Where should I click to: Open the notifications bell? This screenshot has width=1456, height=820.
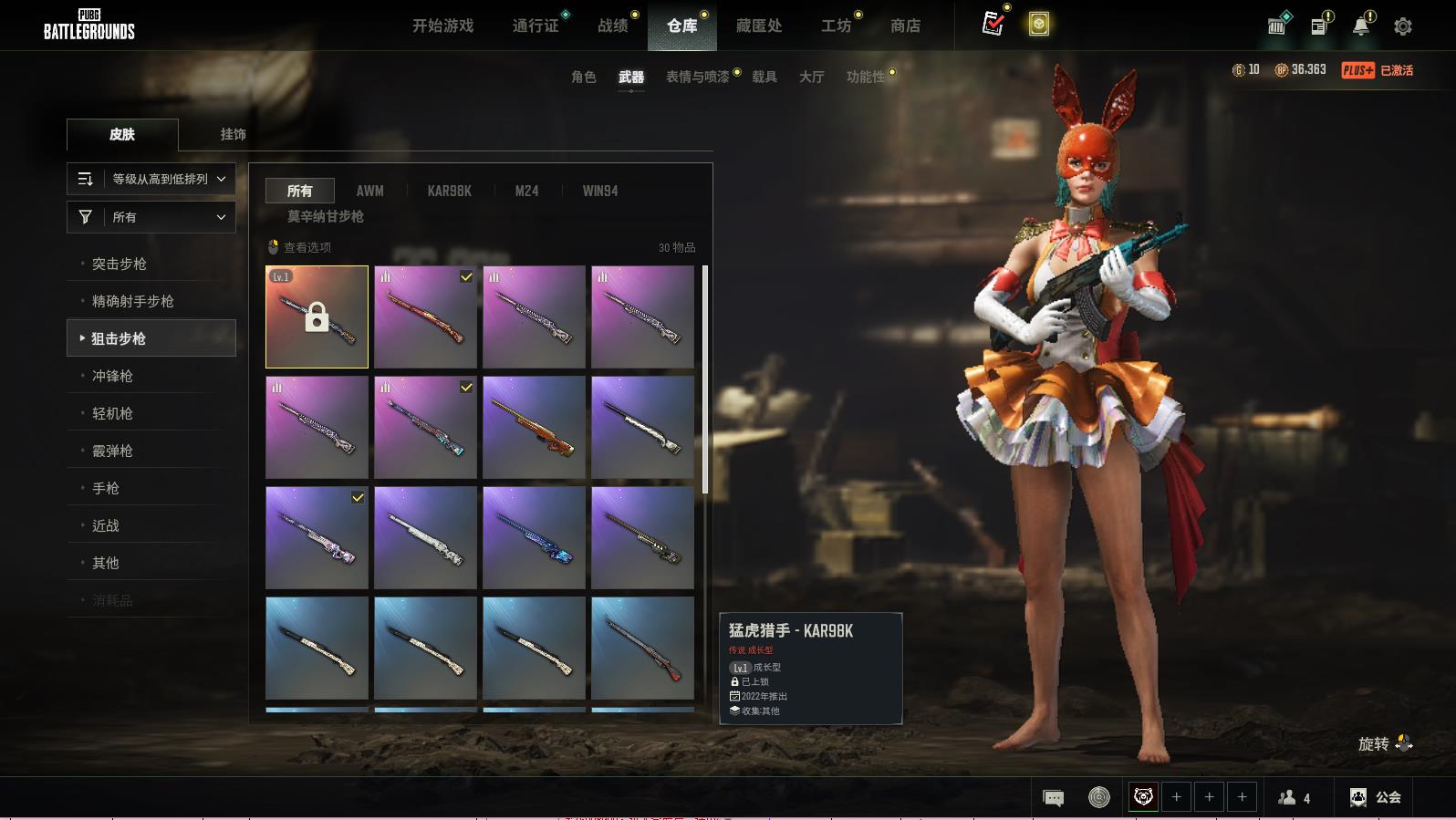[x=1361, y=26]
